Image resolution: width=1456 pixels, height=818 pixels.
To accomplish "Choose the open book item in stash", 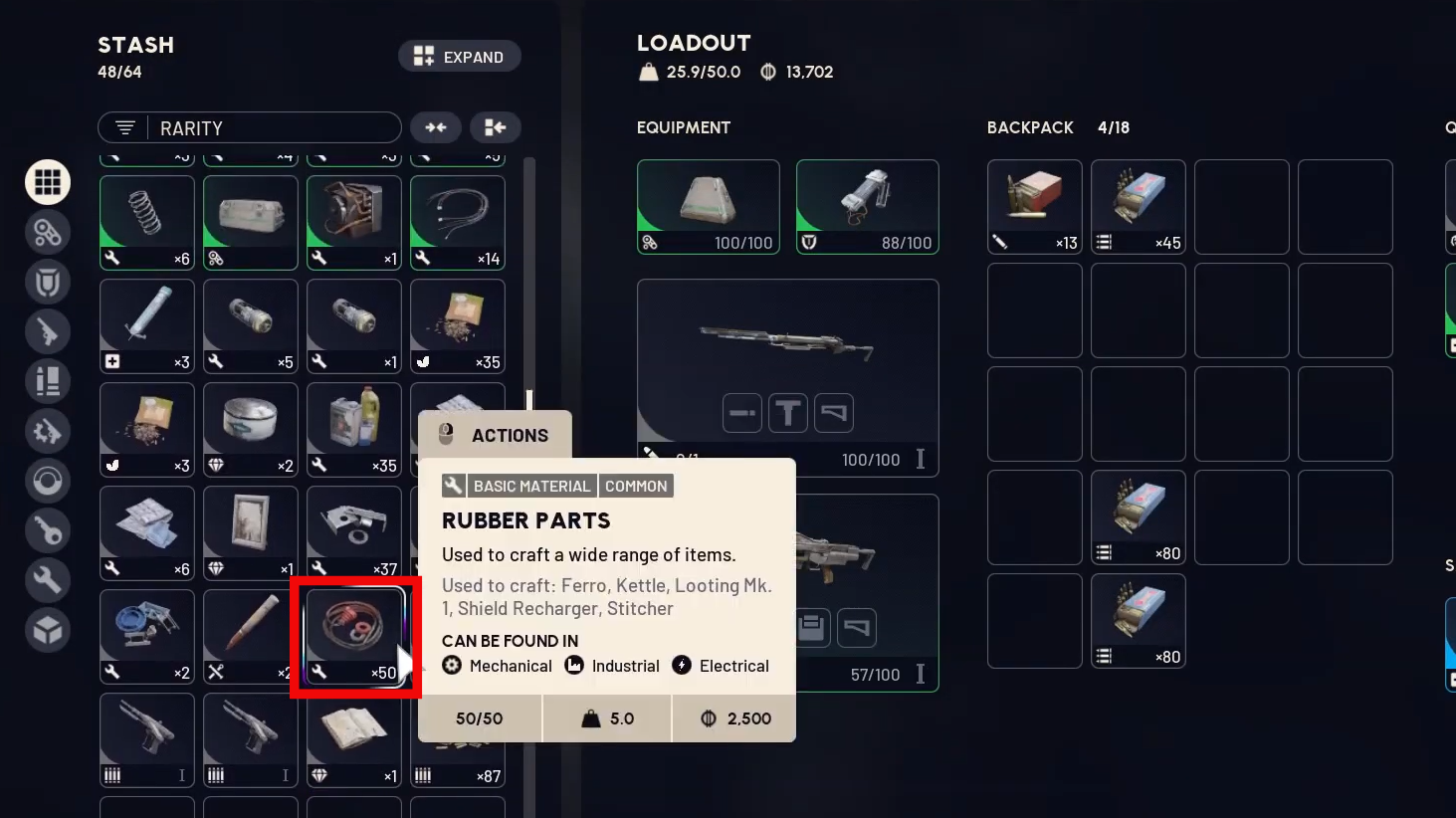I will tap(354, 739).
